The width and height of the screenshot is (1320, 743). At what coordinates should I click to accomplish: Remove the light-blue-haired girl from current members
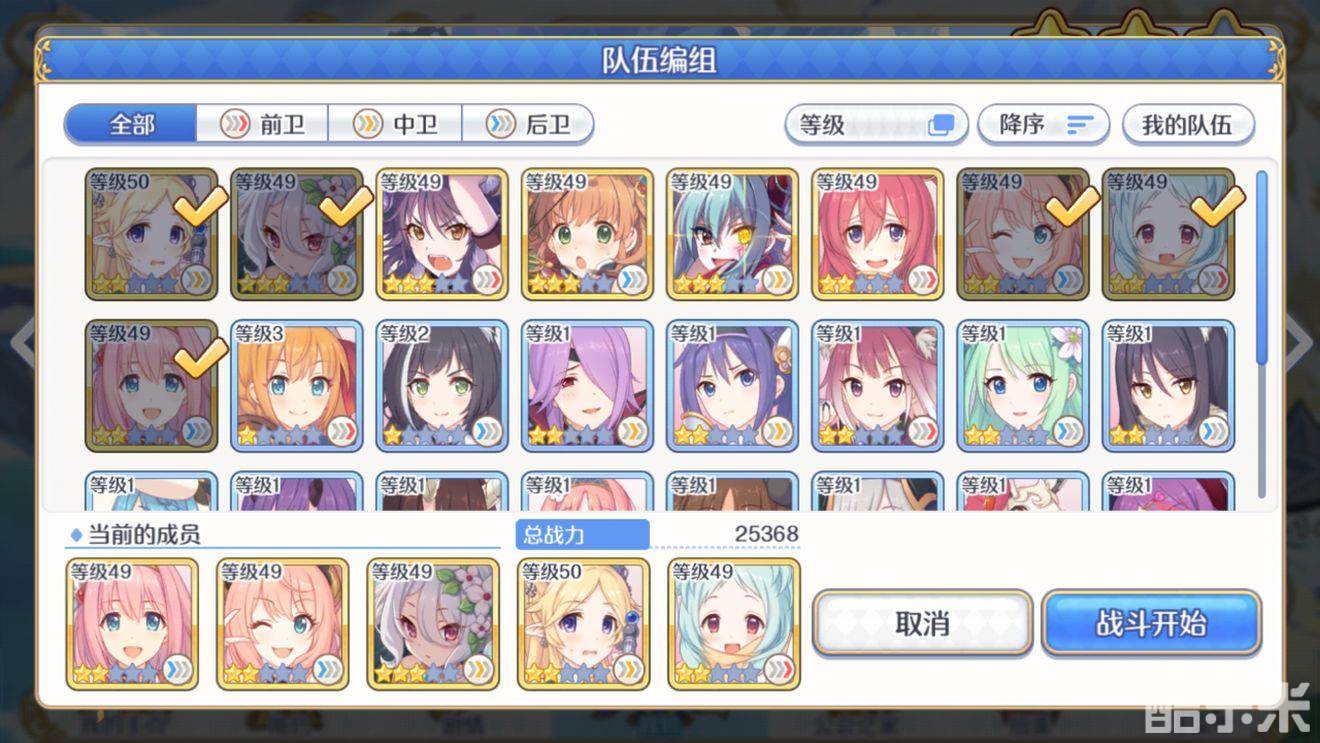pyautogui.click(x=734, y=624)
